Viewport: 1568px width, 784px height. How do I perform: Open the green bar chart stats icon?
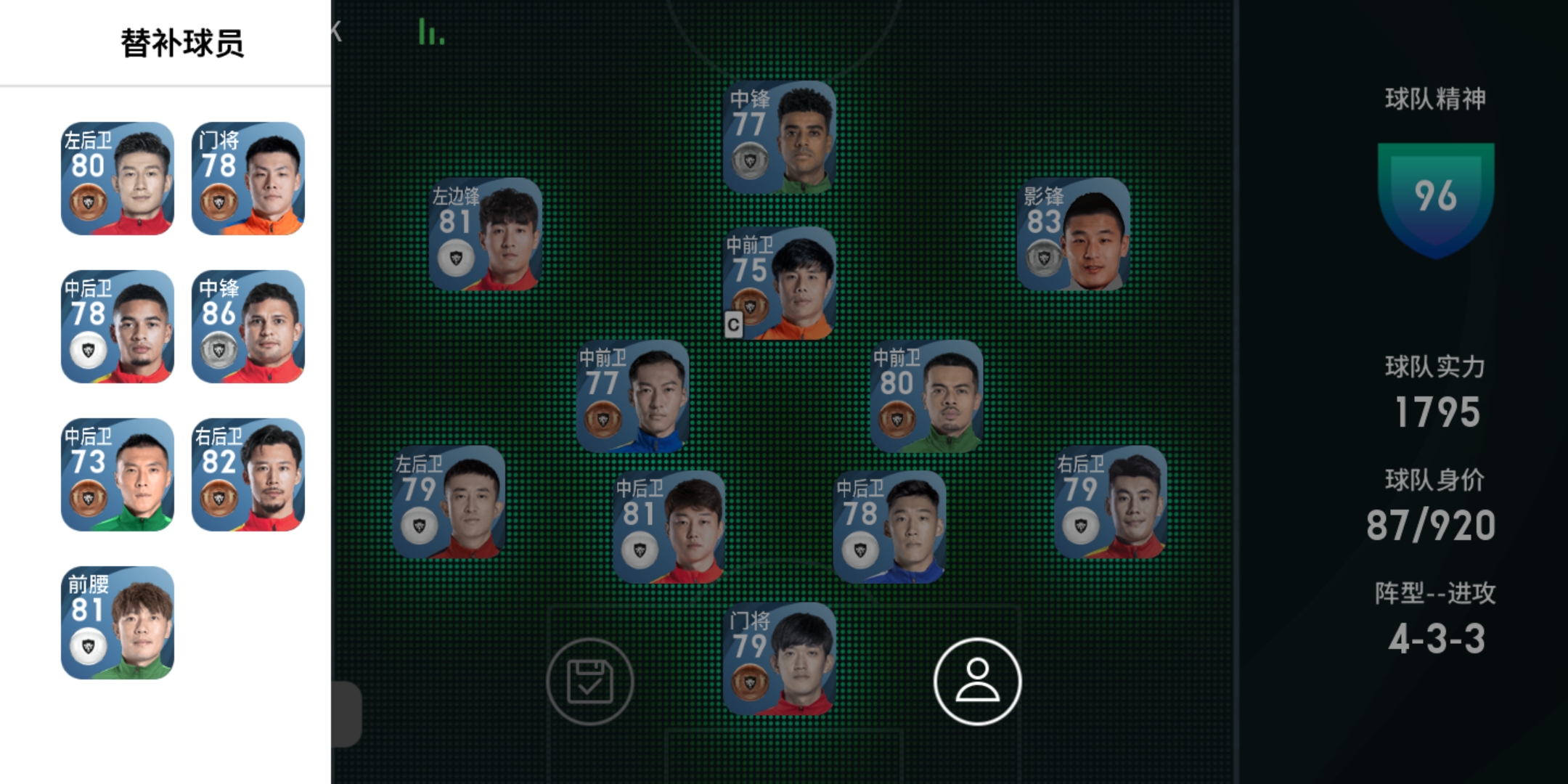431,33
